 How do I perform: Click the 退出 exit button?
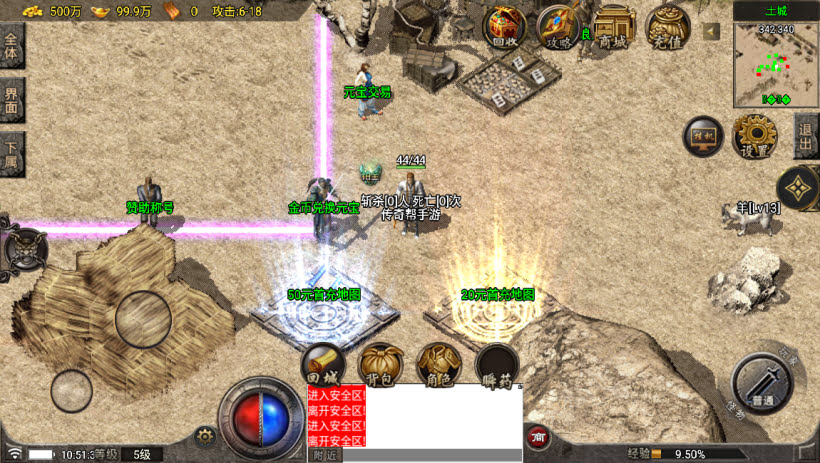click(x=806, y=135)
